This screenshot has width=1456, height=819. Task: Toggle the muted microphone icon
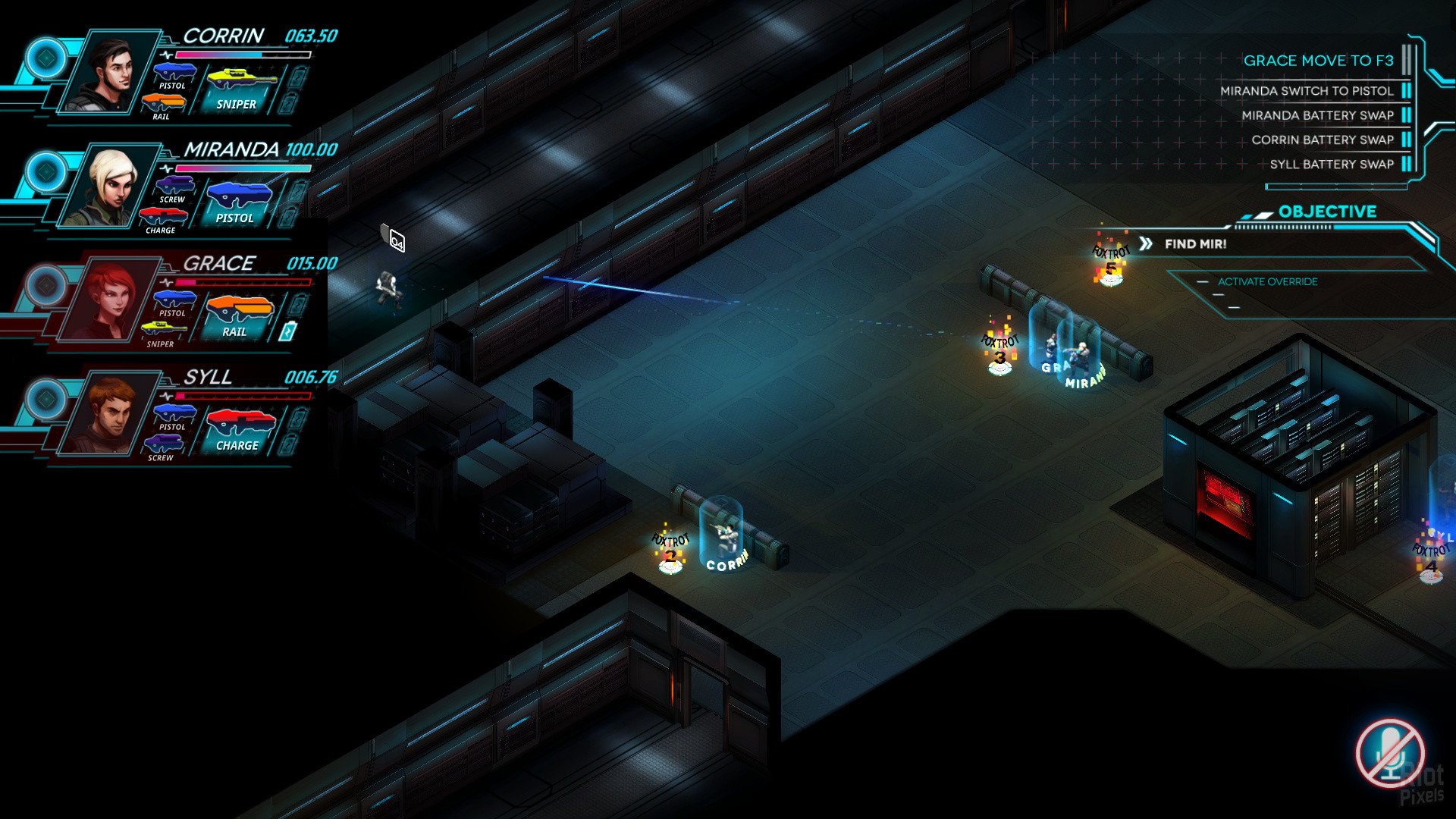coord(1389,754)
